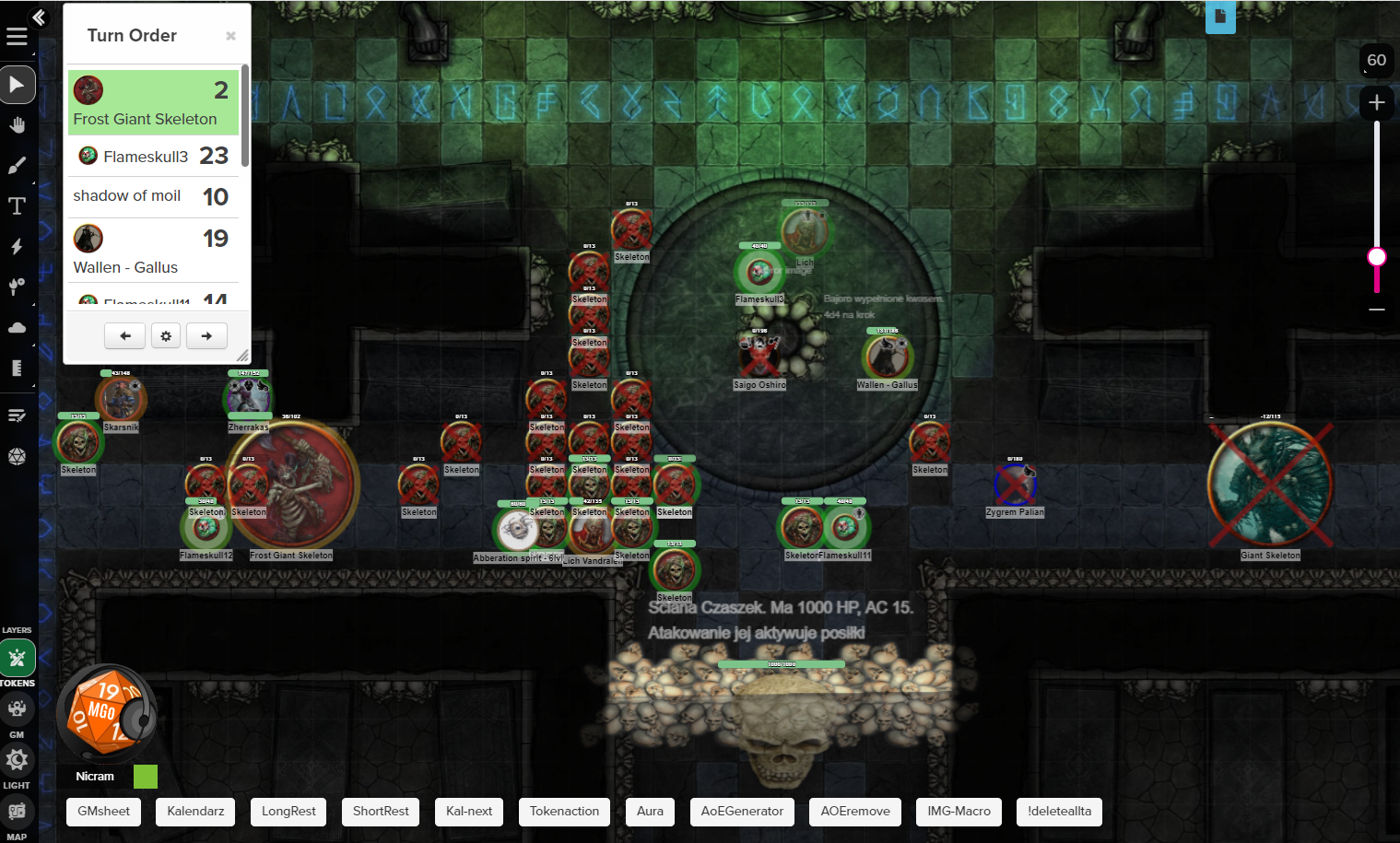Image resolution: width=1400 pixels, height=843 pixels.
Task: Select Frost Giant Skeleton turn entry
Action: pyautogui.click(x=153, y=102)
